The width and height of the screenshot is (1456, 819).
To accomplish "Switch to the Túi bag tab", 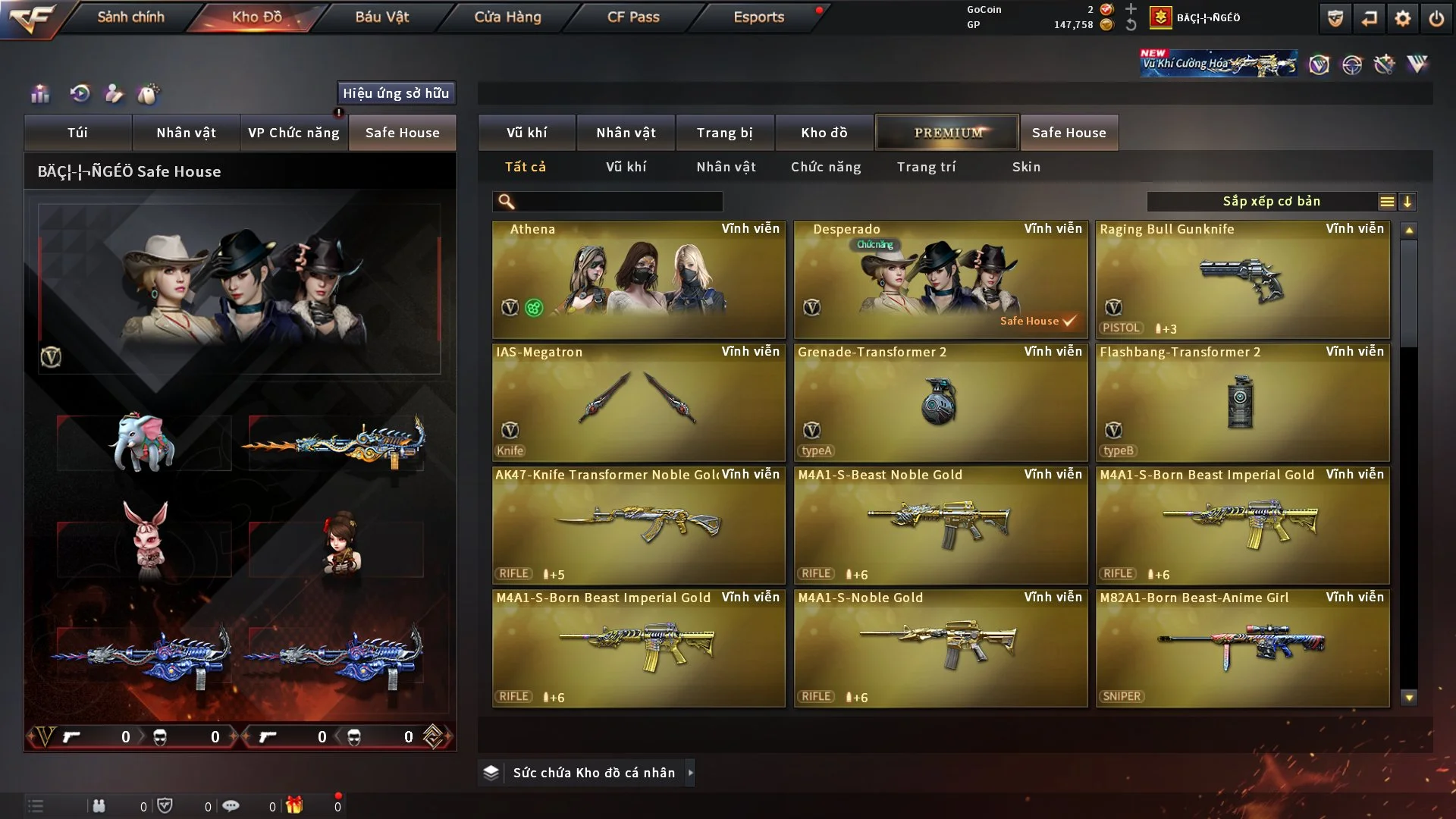I will [77, 133].
